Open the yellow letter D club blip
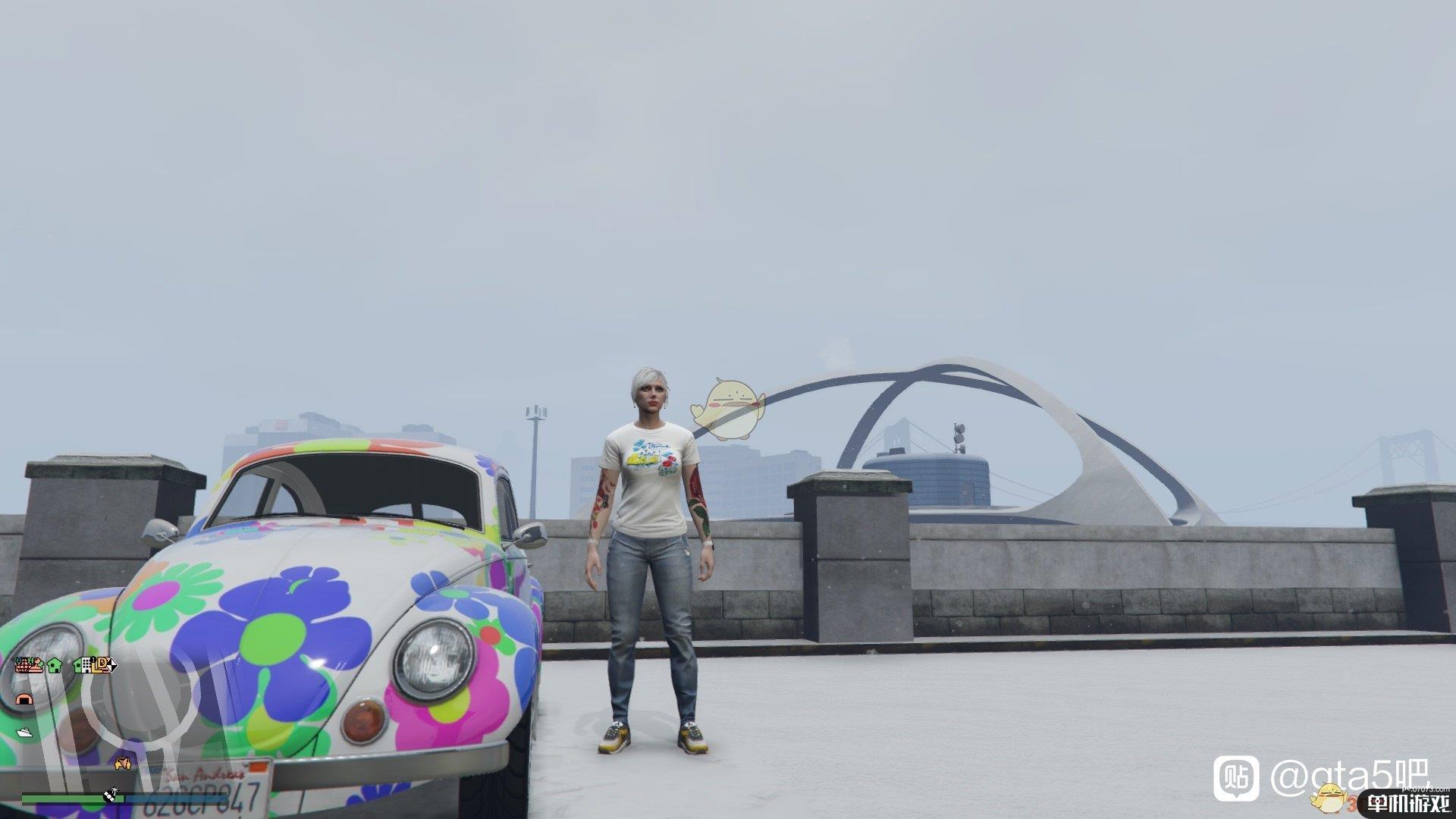 pyautogui.click(x=102, y=664)
